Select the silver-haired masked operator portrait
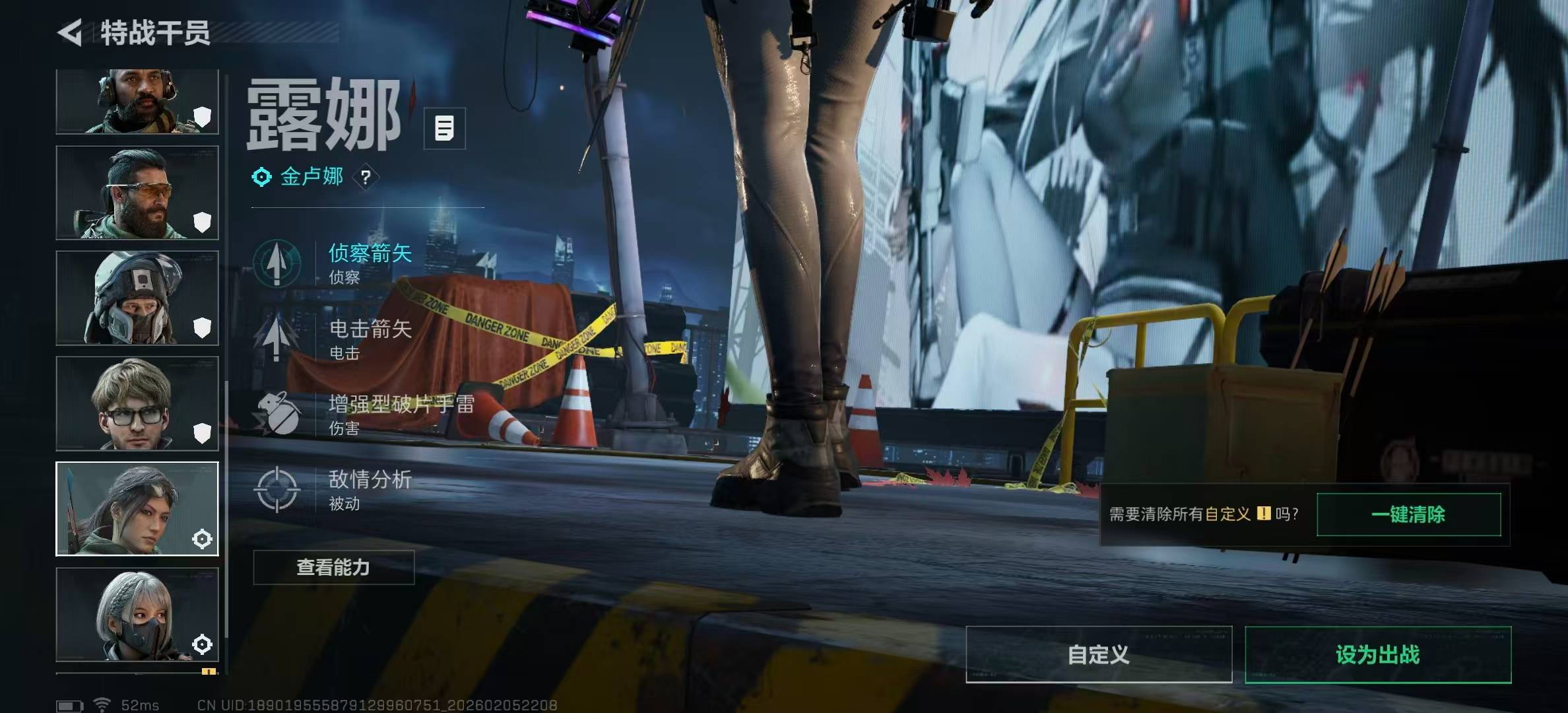Screen dimensions: 1568x713 pyautogui.click(x=137, y=614)
